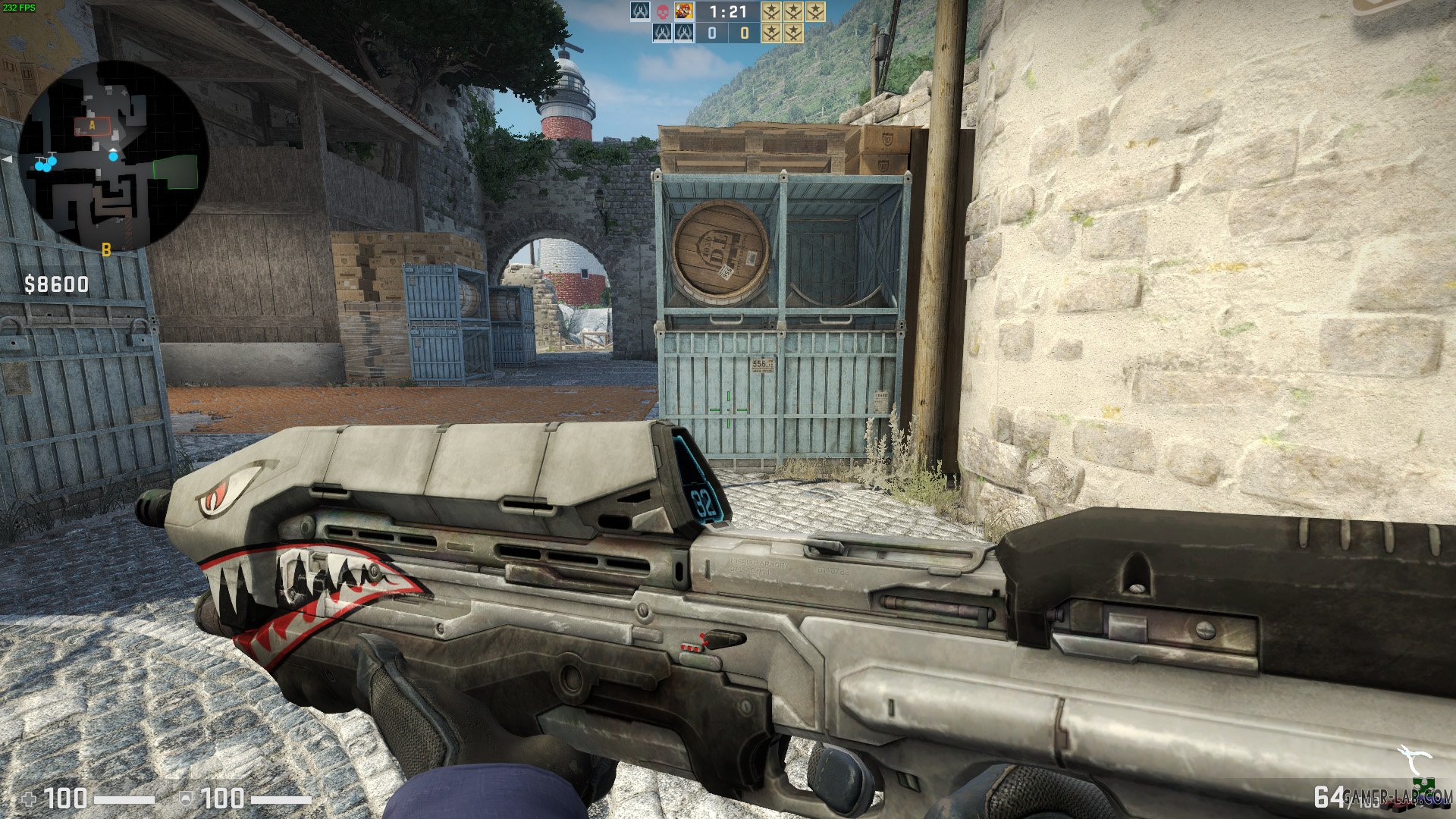
Task: Expand the round timer showing 1:21
Action: [x=728, y=11]
